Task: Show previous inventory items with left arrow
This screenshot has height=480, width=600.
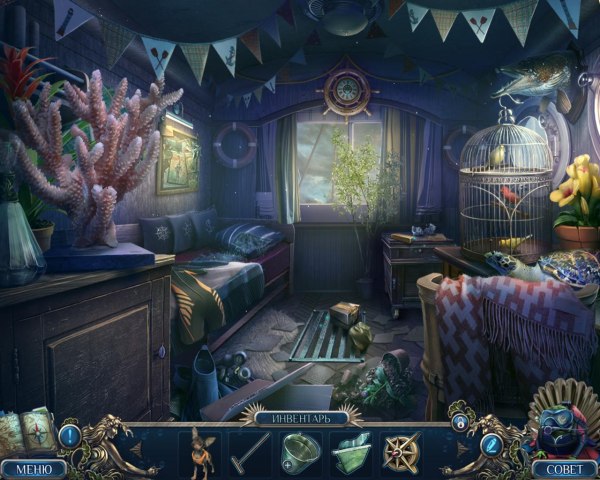Action: point(135,449)
